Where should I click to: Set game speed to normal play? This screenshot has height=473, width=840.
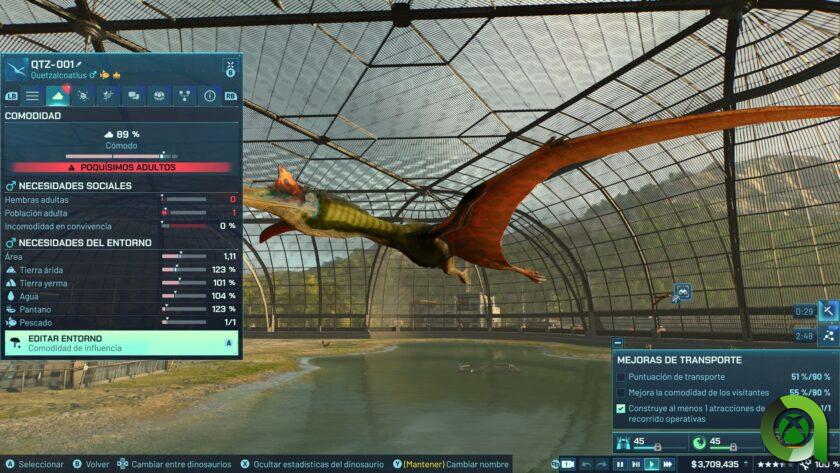click(652, 464)
